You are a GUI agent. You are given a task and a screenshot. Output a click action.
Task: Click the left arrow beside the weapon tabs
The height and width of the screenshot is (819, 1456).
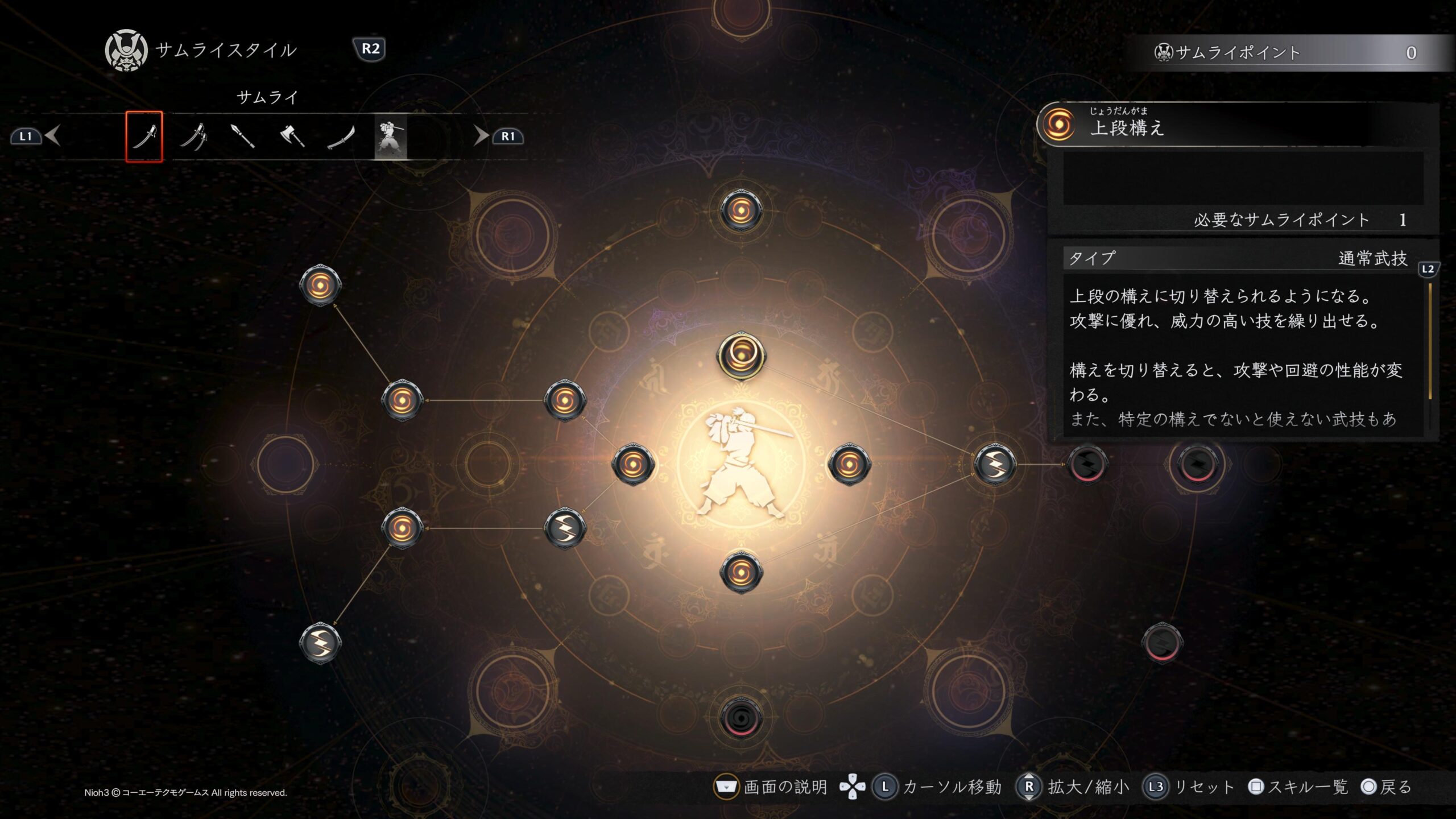pos(53,136)
